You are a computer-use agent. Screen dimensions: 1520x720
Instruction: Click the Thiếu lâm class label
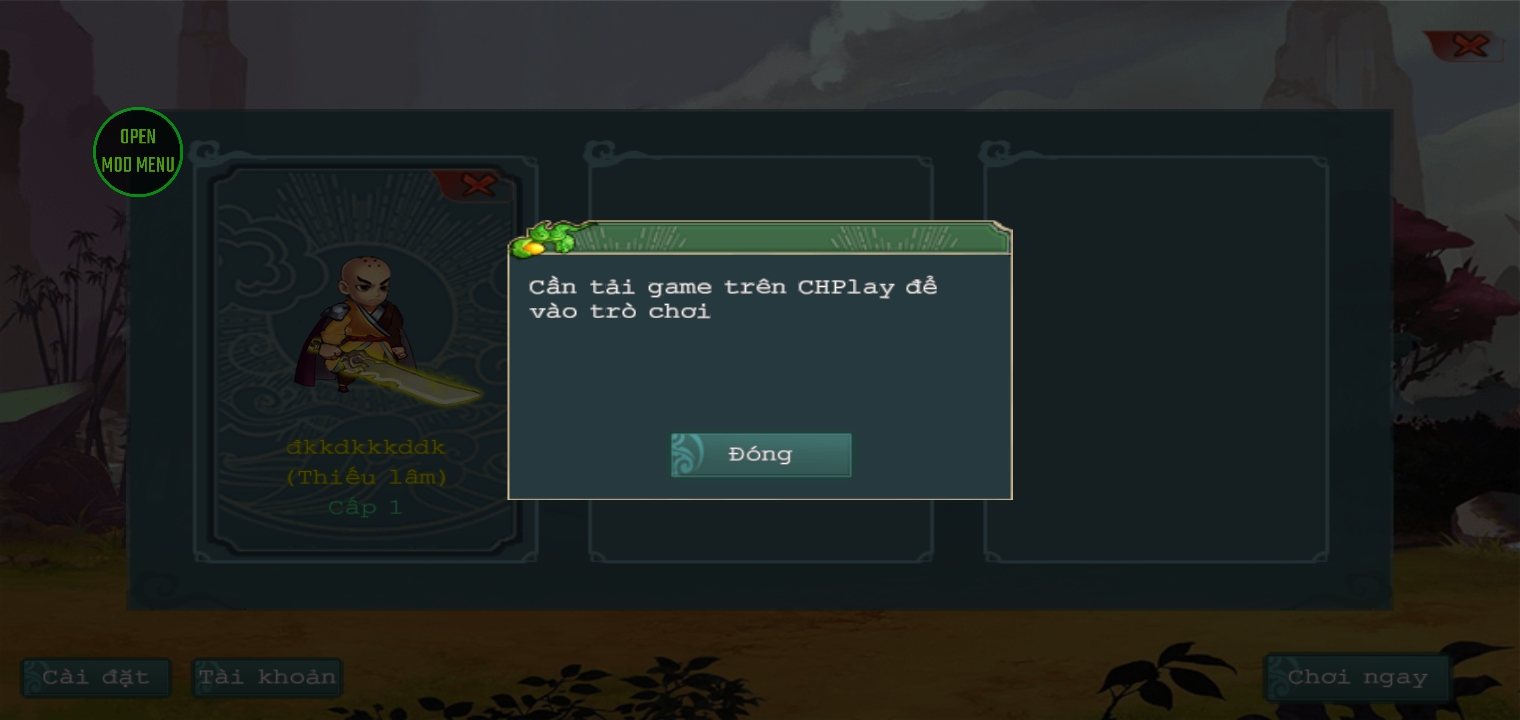click(x=365, y=478)
